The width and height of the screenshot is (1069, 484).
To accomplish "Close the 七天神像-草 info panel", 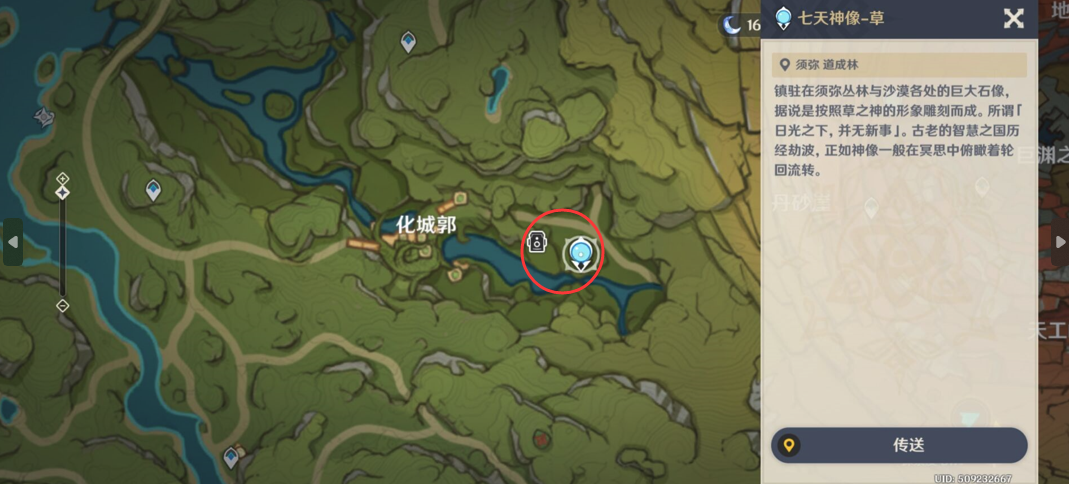I will (1013, 18).
